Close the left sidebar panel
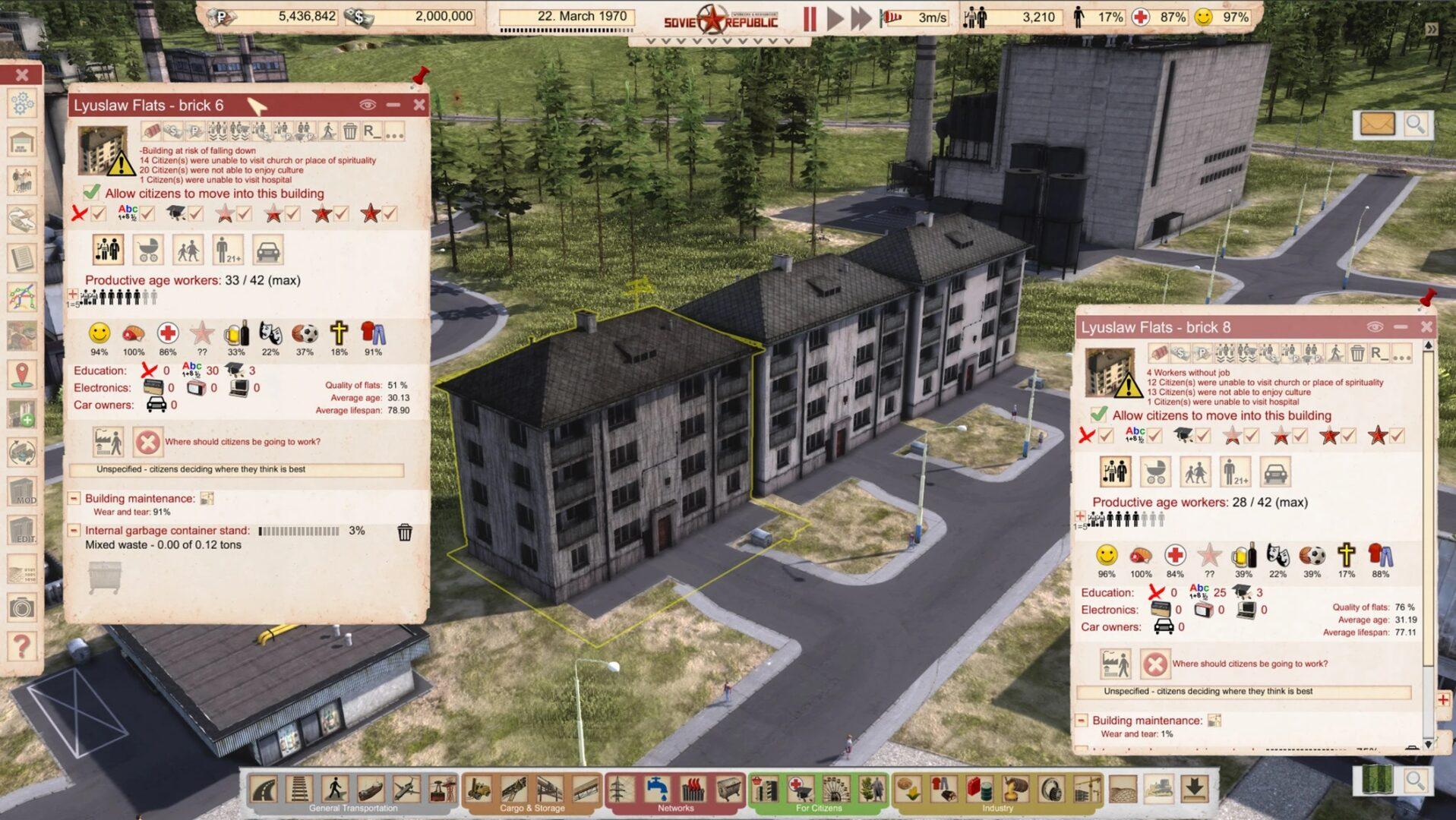 click(x=22, y=74)
